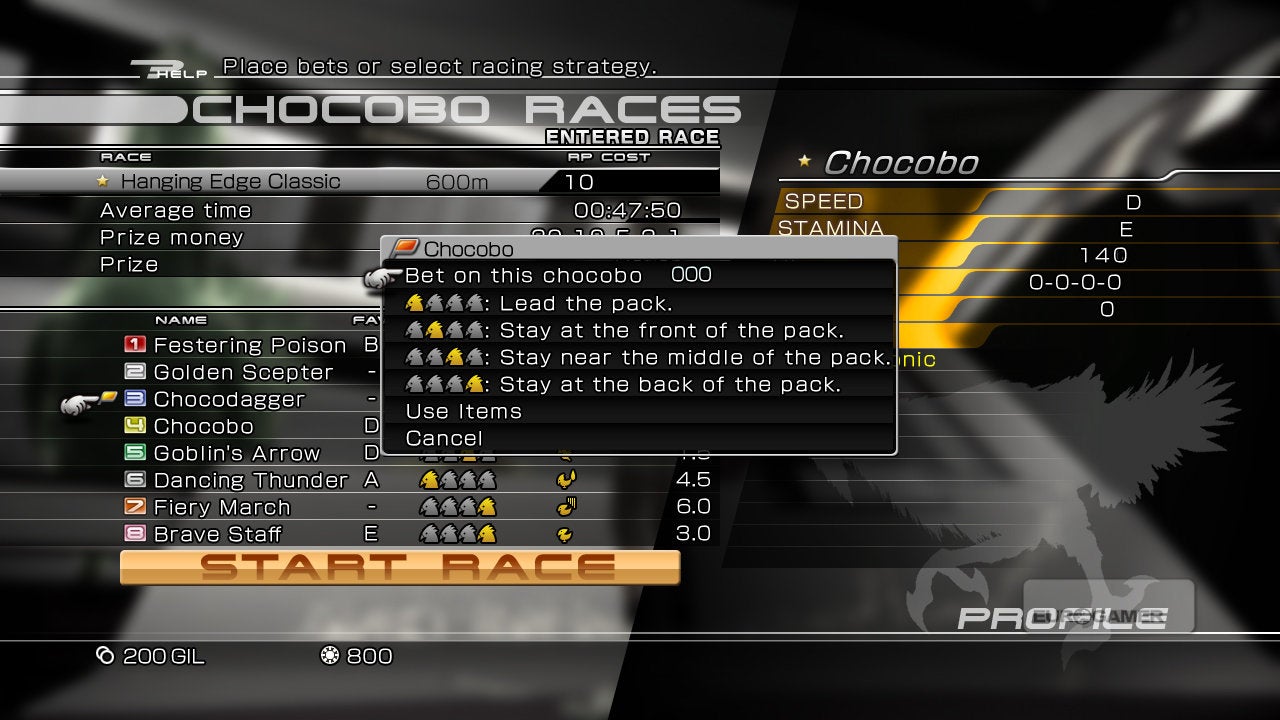Open Use Items in the popup menu

(x=463, y=411)
